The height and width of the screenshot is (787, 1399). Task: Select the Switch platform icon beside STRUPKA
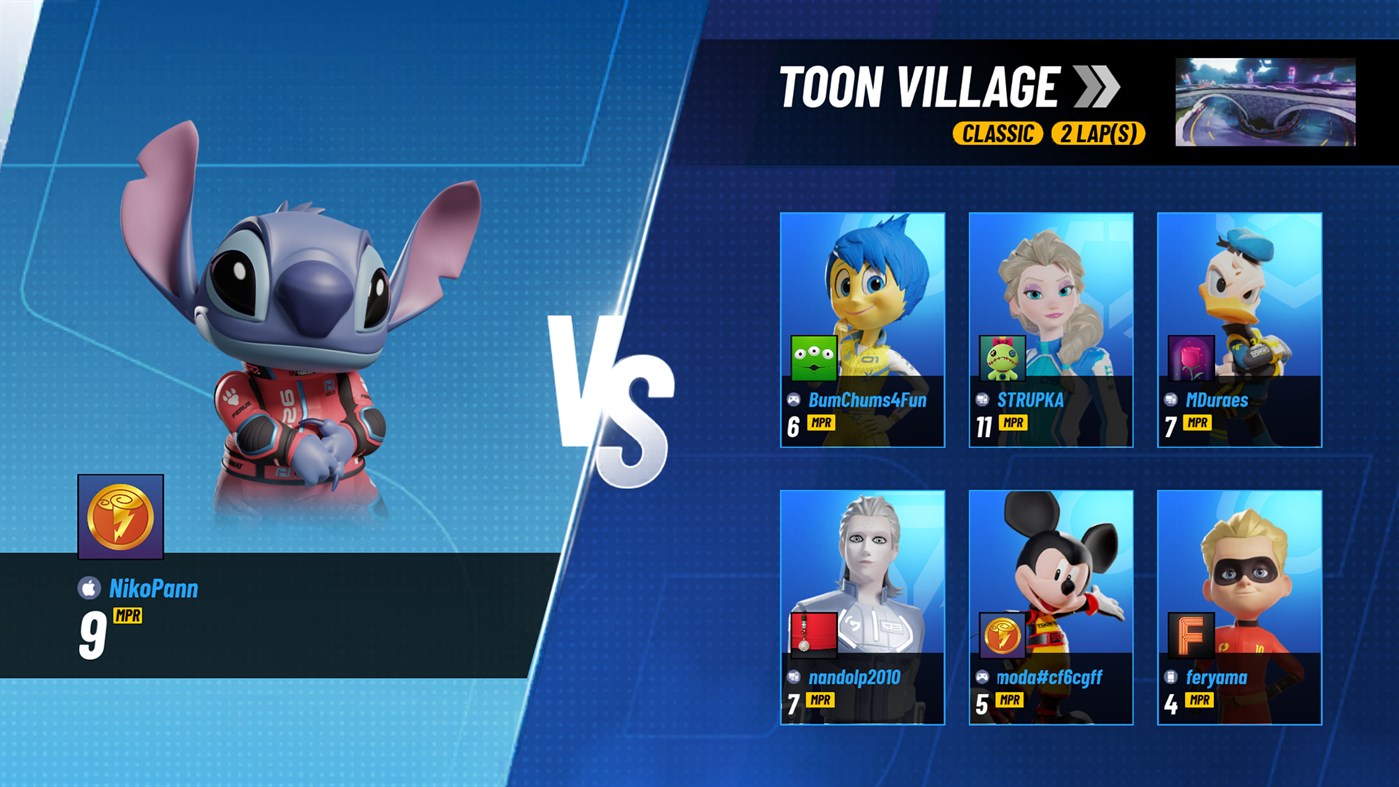pos(983,400)
